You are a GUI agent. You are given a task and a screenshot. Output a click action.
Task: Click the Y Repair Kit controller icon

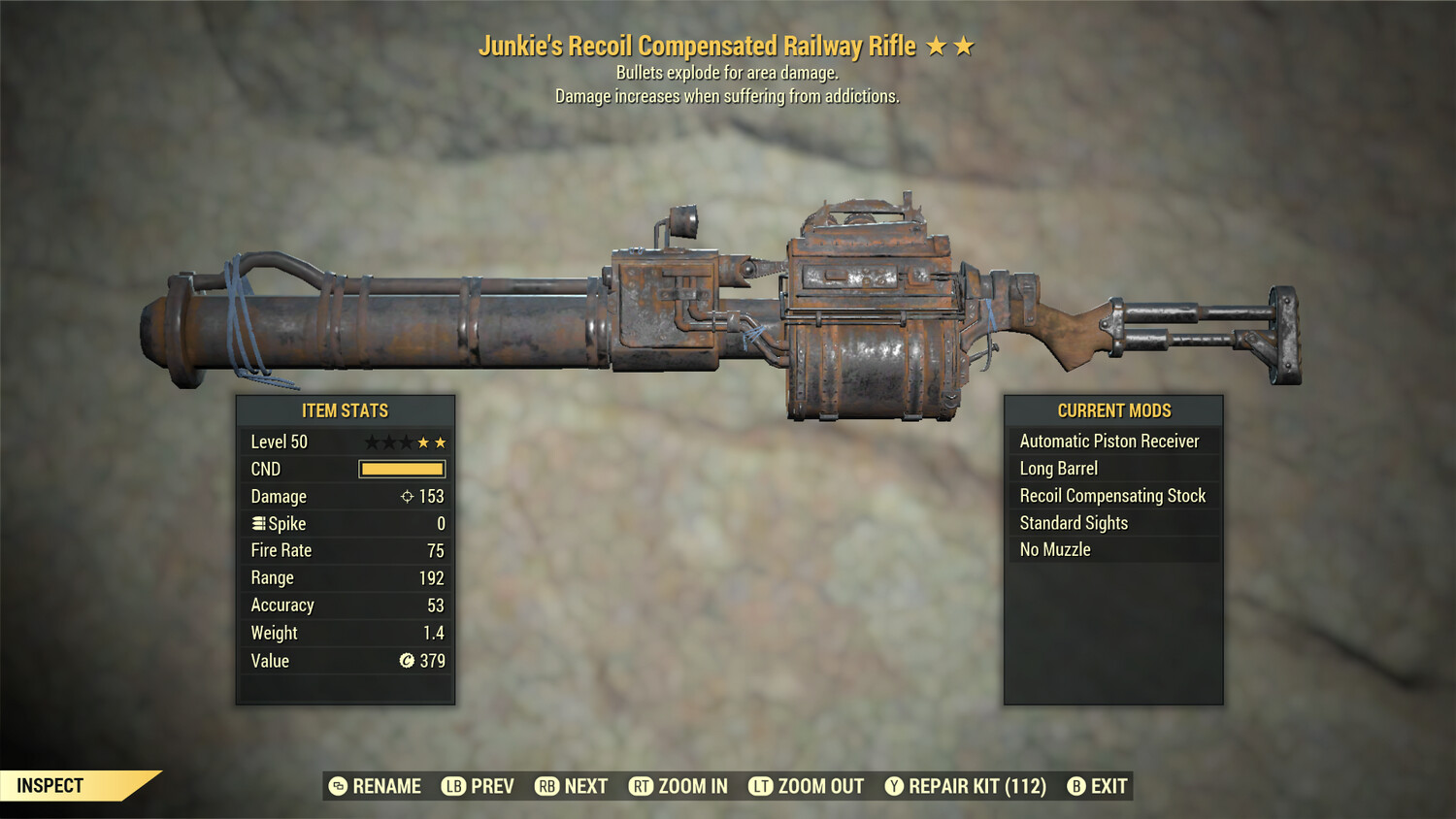click(x=894, y=786)
